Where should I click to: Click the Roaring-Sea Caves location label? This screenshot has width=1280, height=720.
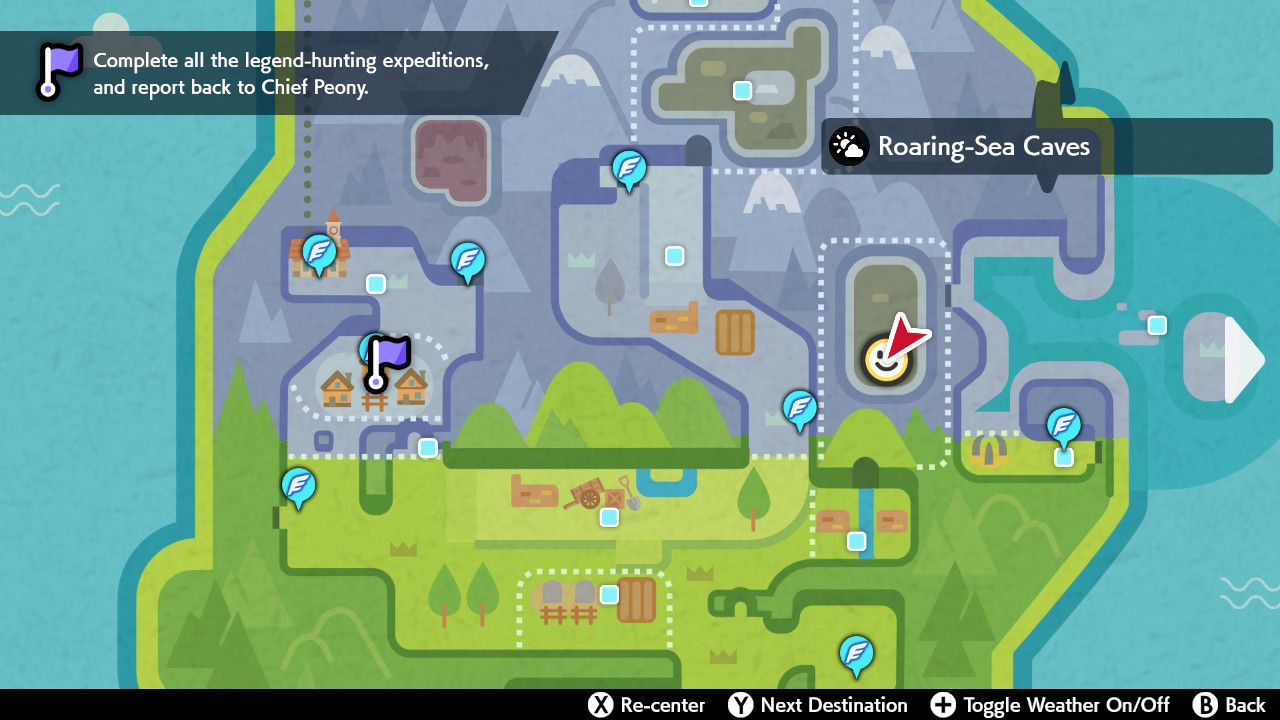point(983,146)
